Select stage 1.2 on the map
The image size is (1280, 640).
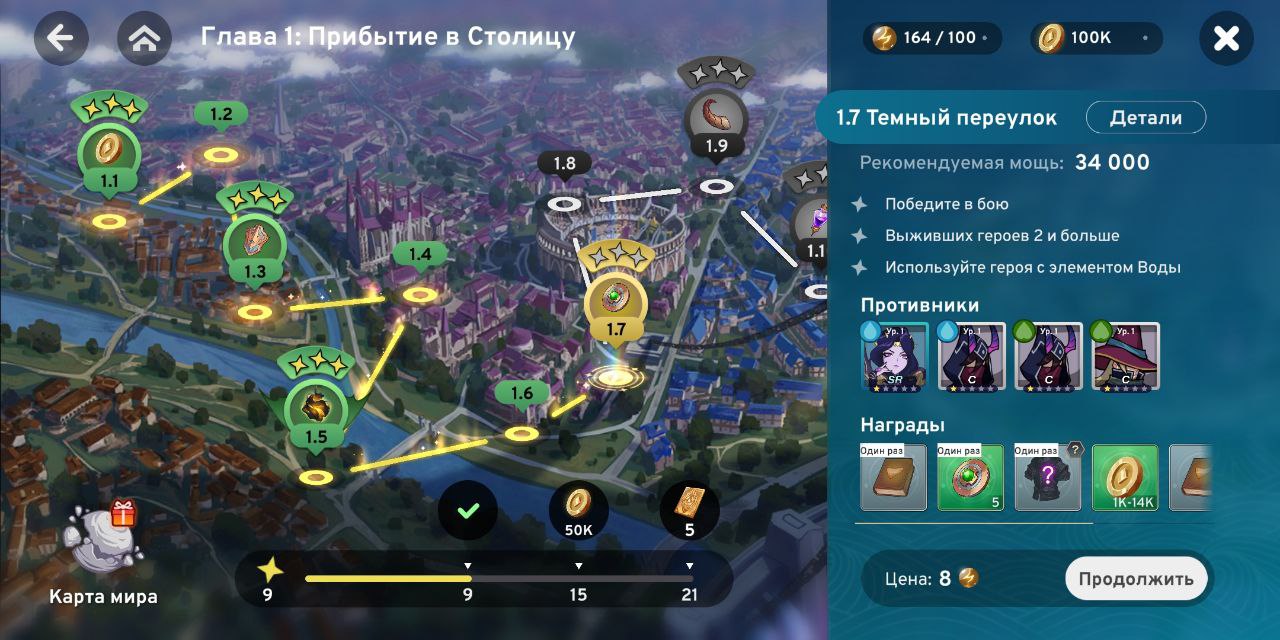point(221,153)
